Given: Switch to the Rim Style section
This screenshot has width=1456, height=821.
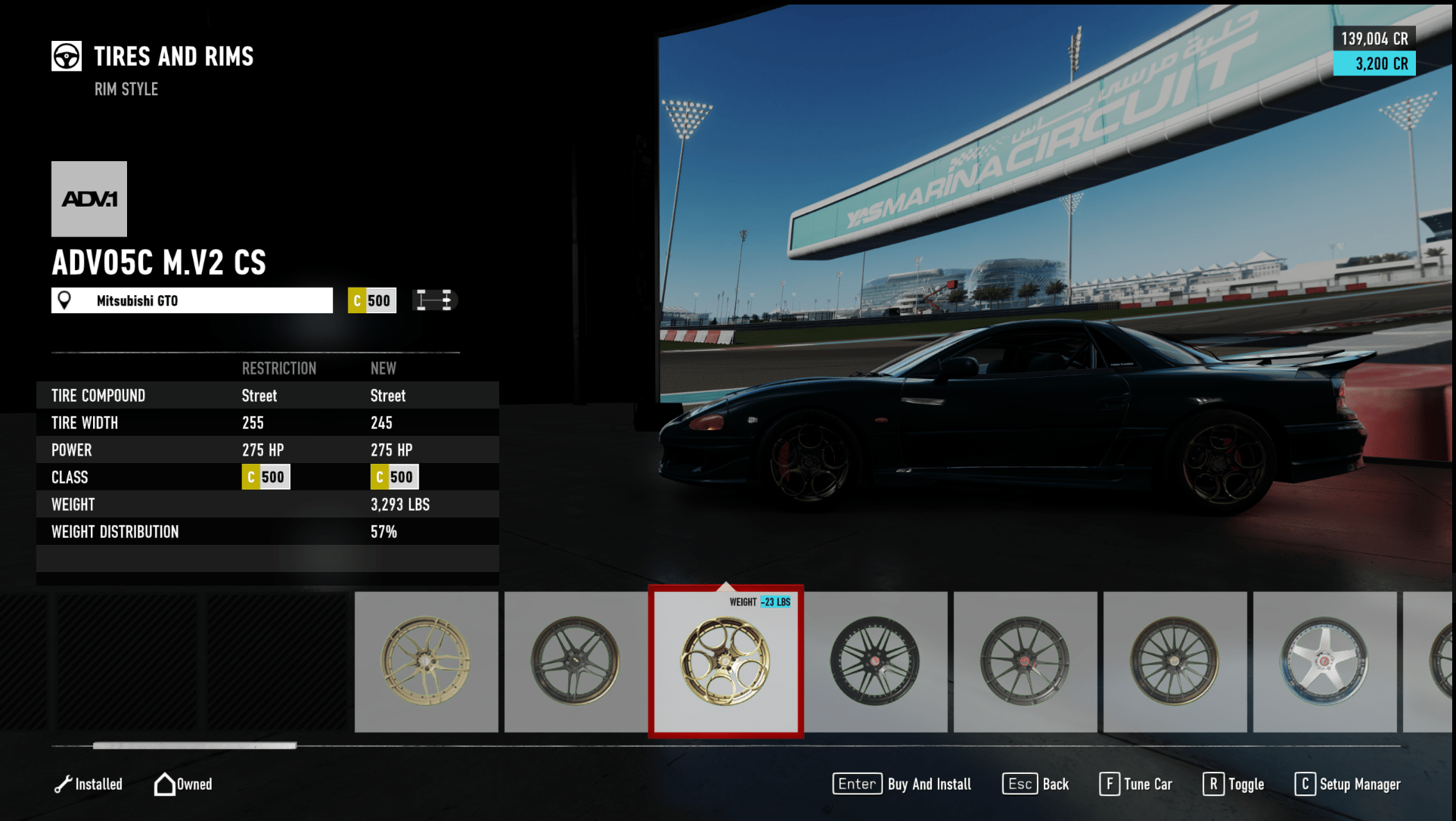Looking at the screenshot, I should click(126, 89).
